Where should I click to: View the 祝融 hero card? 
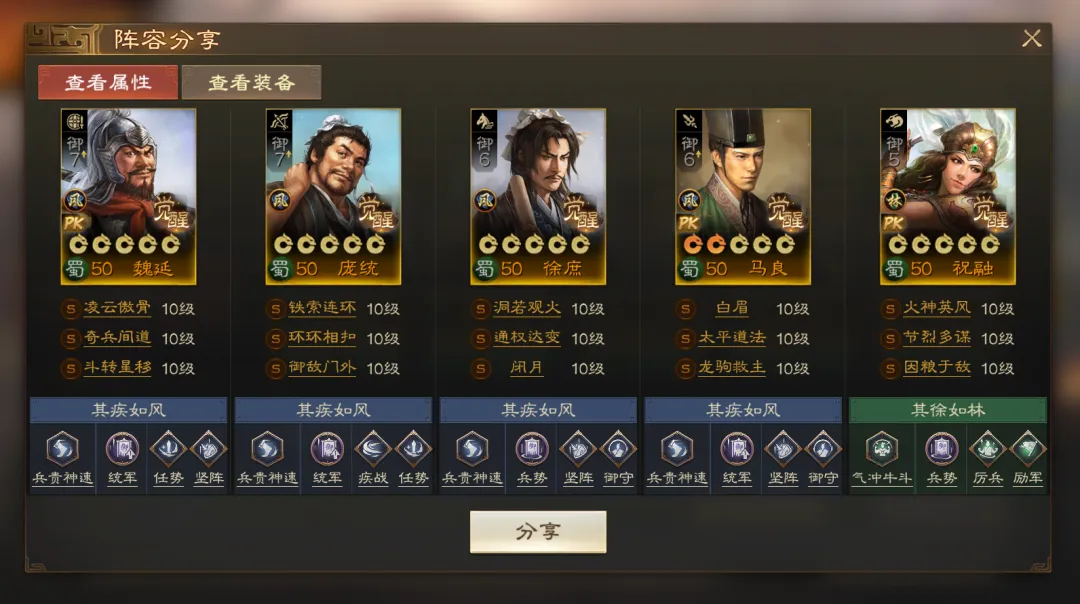[x=947, y=196]
